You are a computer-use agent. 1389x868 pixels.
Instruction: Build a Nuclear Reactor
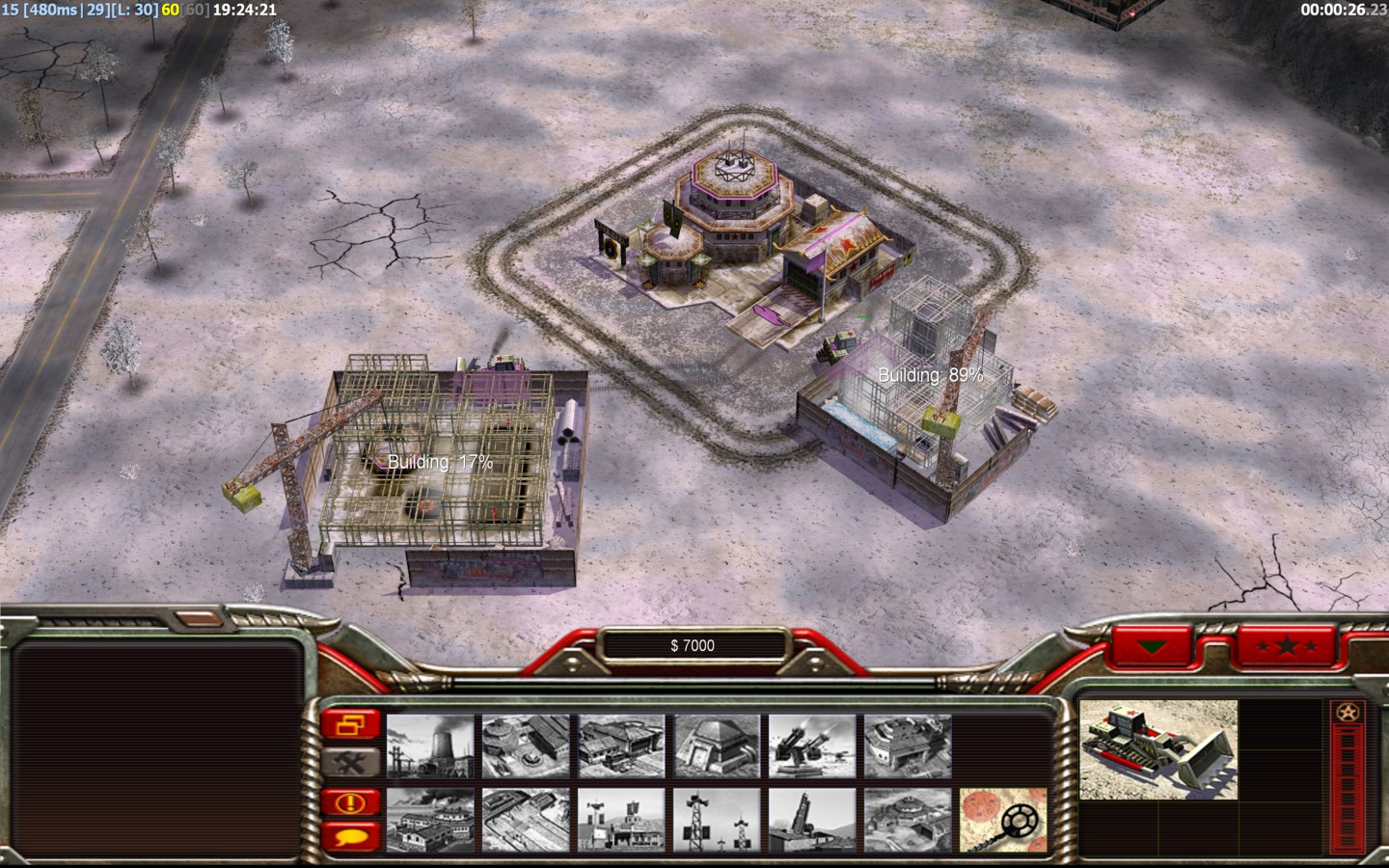[429, 746]
